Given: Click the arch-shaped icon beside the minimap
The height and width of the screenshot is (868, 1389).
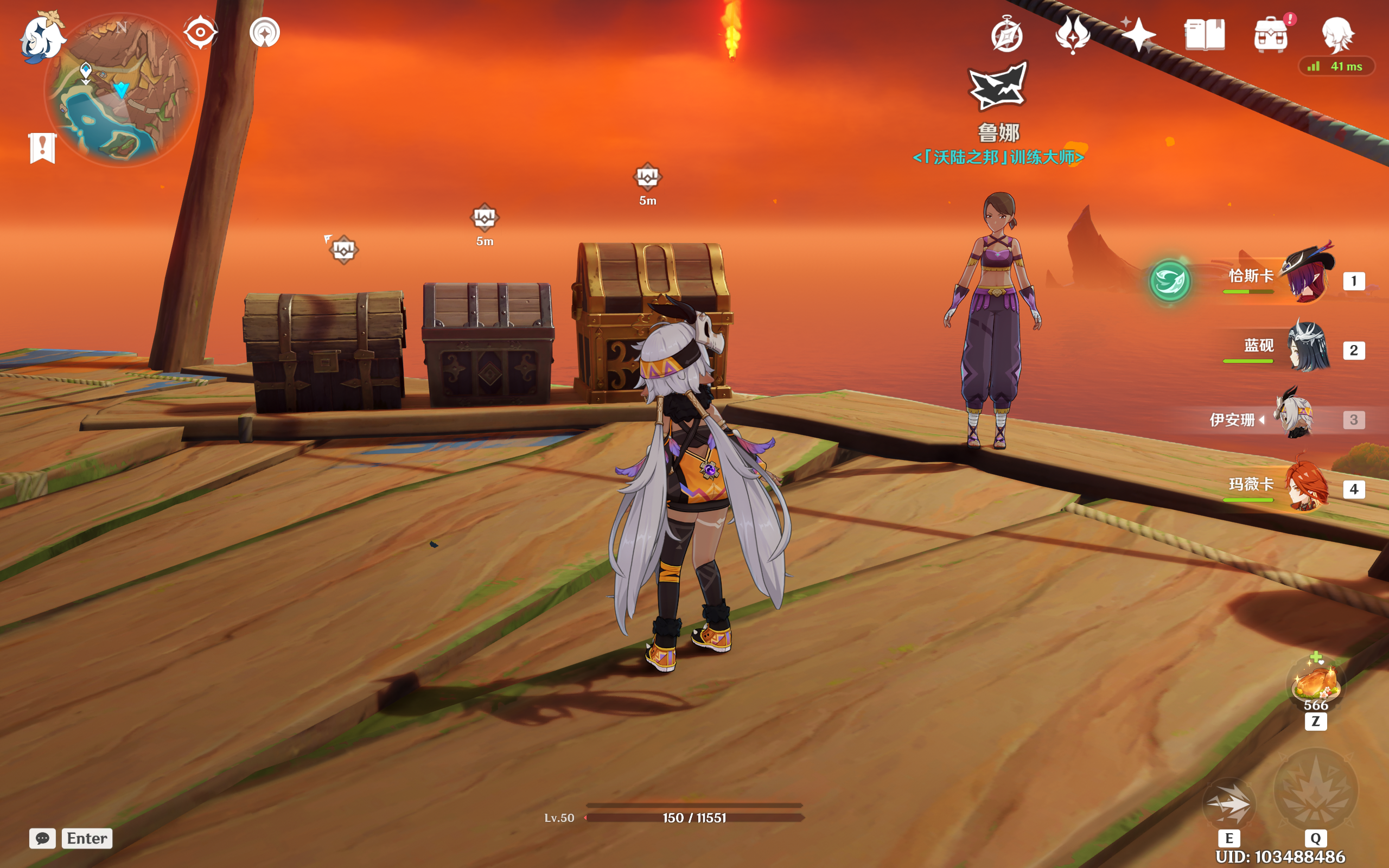Looking at the screenshot, I should (265, 33).
